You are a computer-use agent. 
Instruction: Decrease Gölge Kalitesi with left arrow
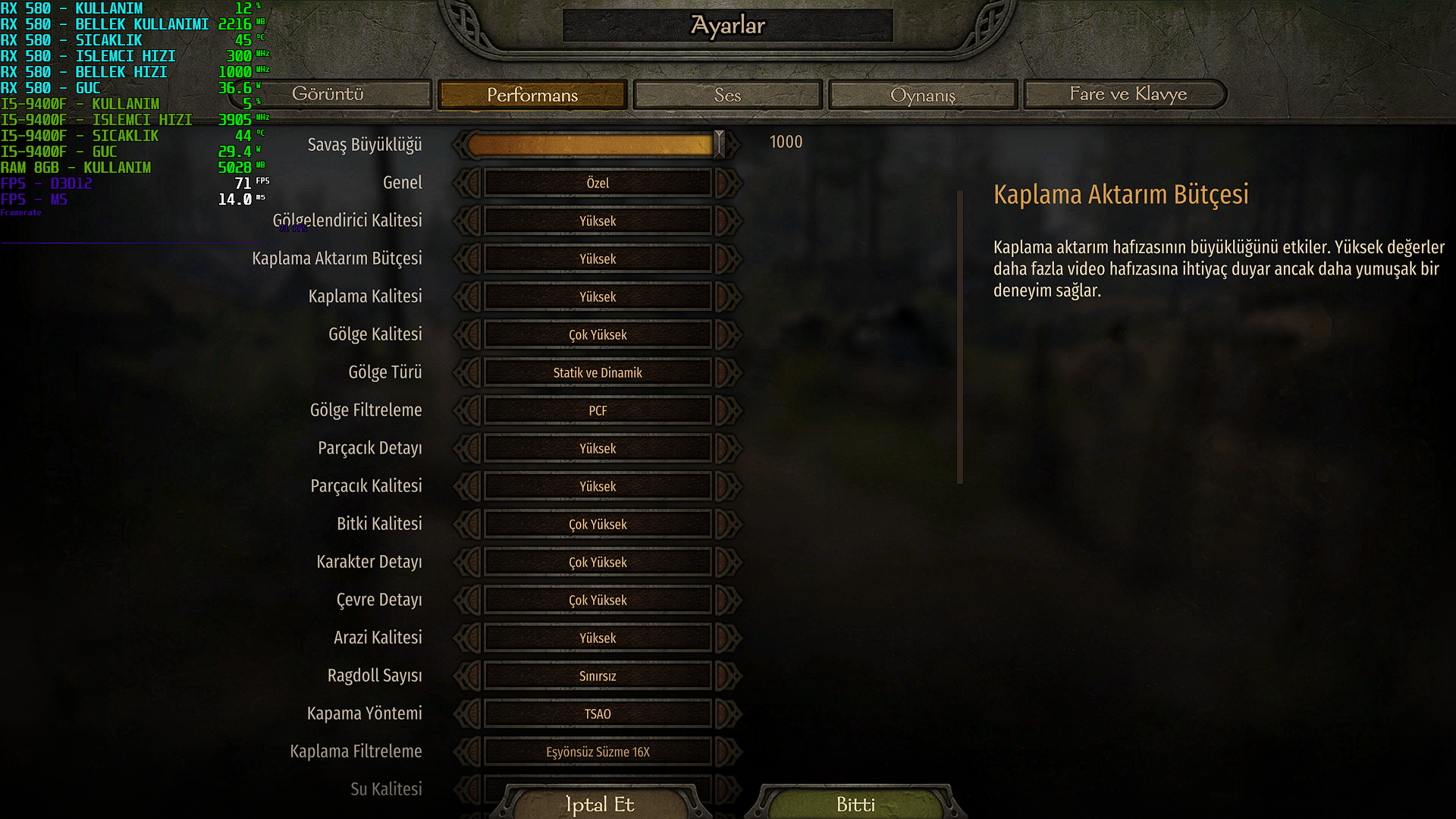tap(470, 334)
